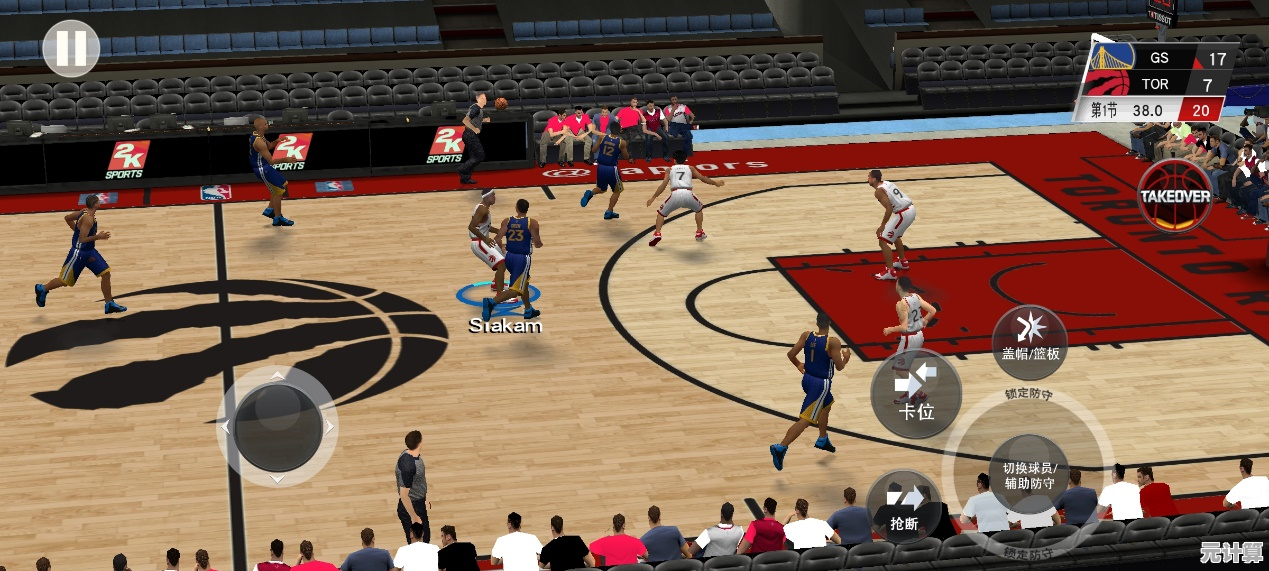Activate the TAKEOVER button
The width and height of the screenshot is (1269, 571).
(x=1174, y=195)
